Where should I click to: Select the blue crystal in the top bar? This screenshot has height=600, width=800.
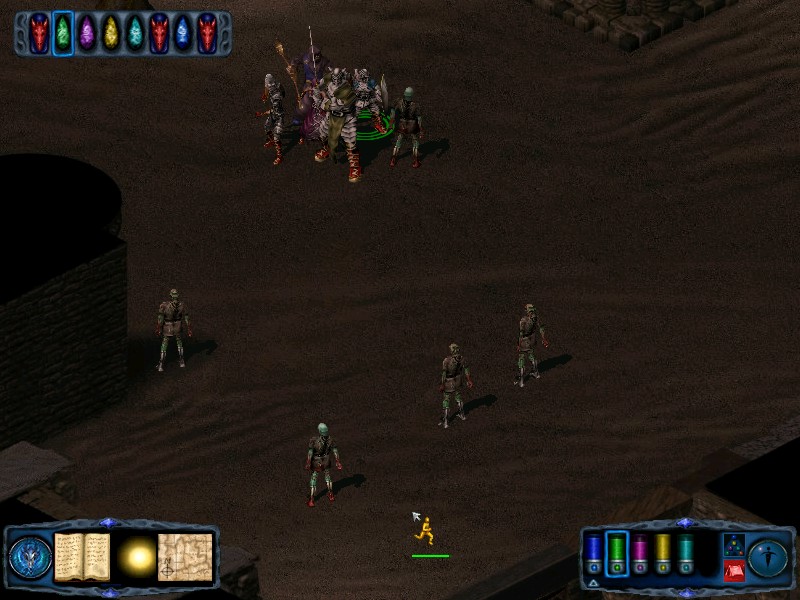[x=183, y=33]
